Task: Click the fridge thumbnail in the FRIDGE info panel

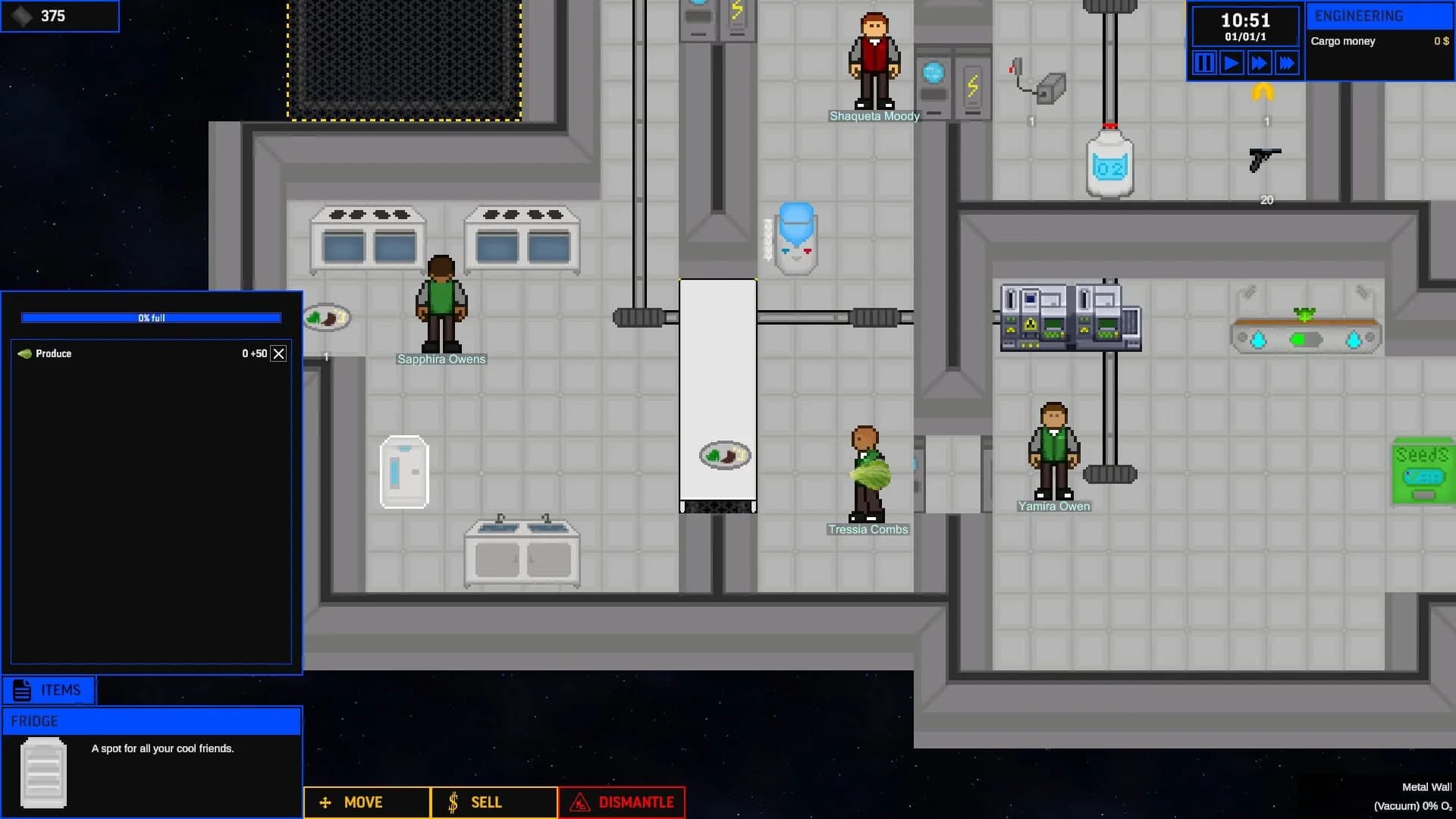Action: tap(43, 772)
